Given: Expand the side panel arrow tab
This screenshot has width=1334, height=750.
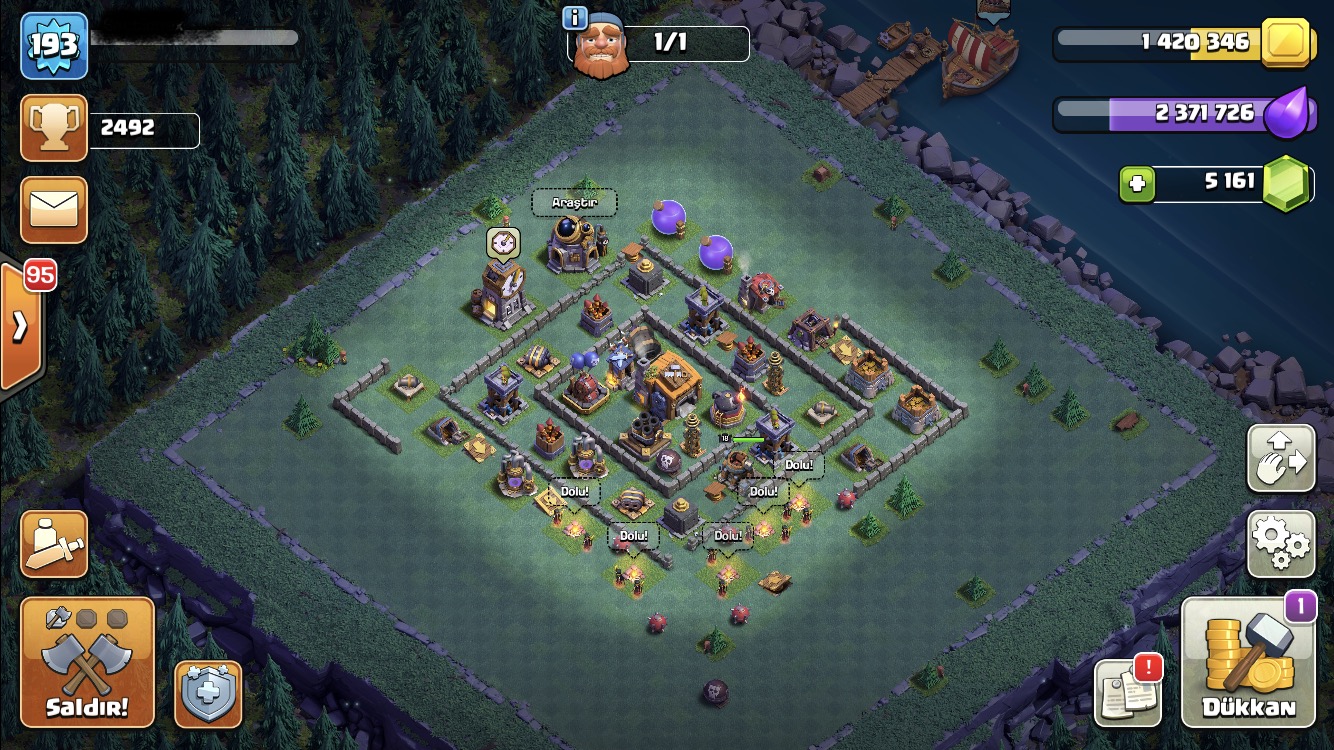Looking at the screenshot, I should click(20, 326).
